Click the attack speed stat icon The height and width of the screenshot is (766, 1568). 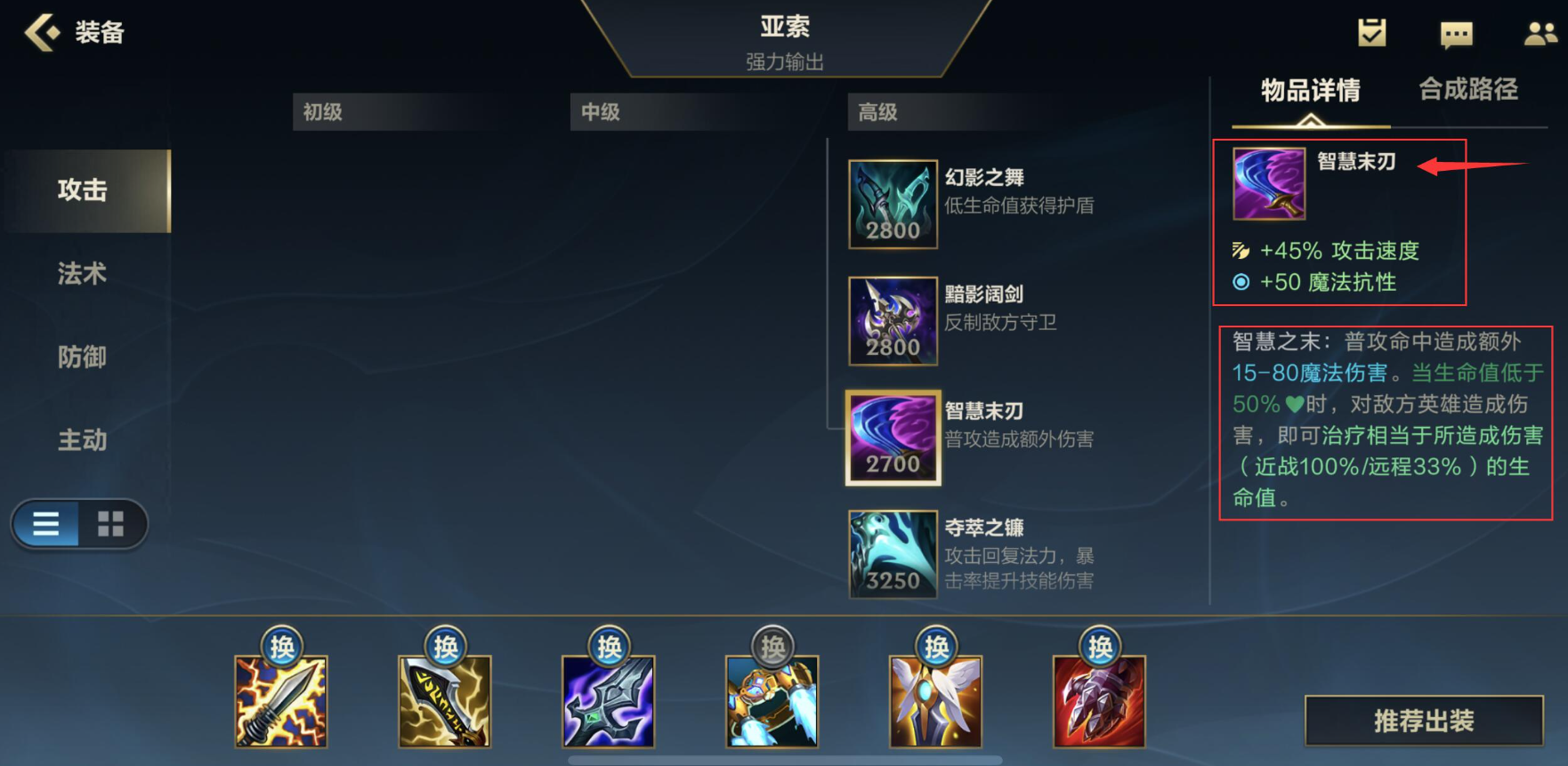tap(1241, 252)
